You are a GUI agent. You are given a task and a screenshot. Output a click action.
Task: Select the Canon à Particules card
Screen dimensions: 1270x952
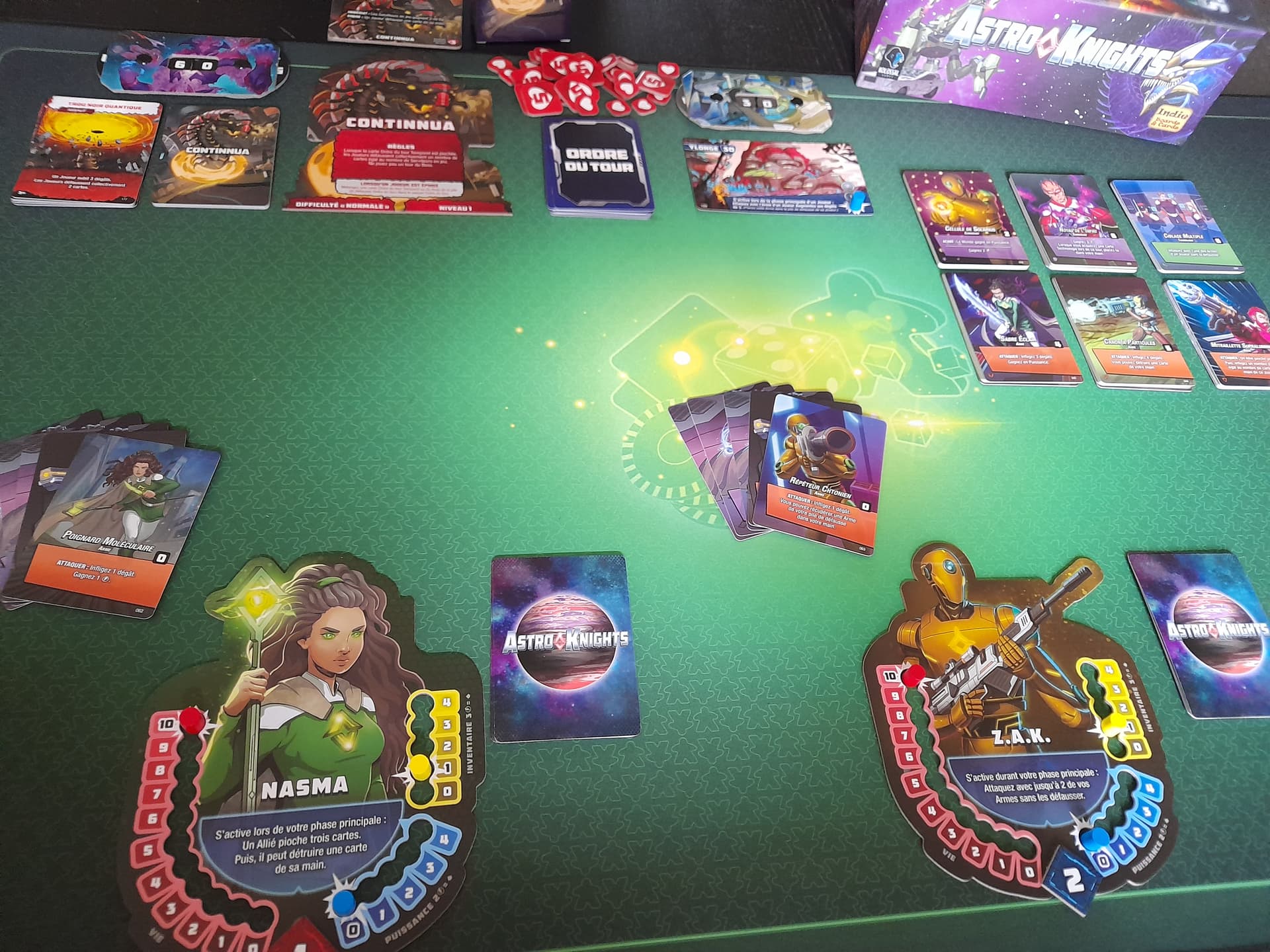1121,330
